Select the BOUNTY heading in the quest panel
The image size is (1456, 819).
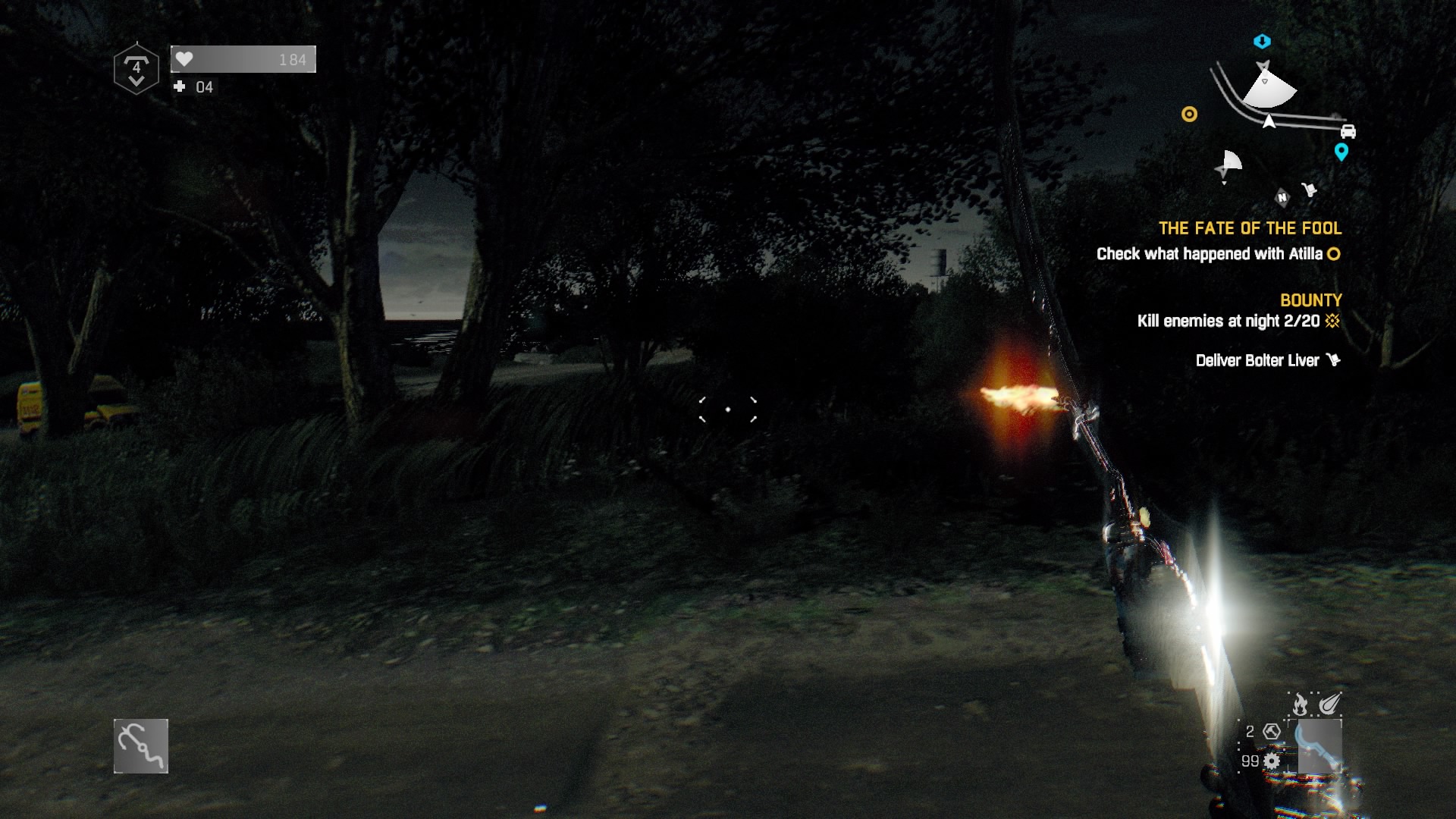[x=1310, y=300]
